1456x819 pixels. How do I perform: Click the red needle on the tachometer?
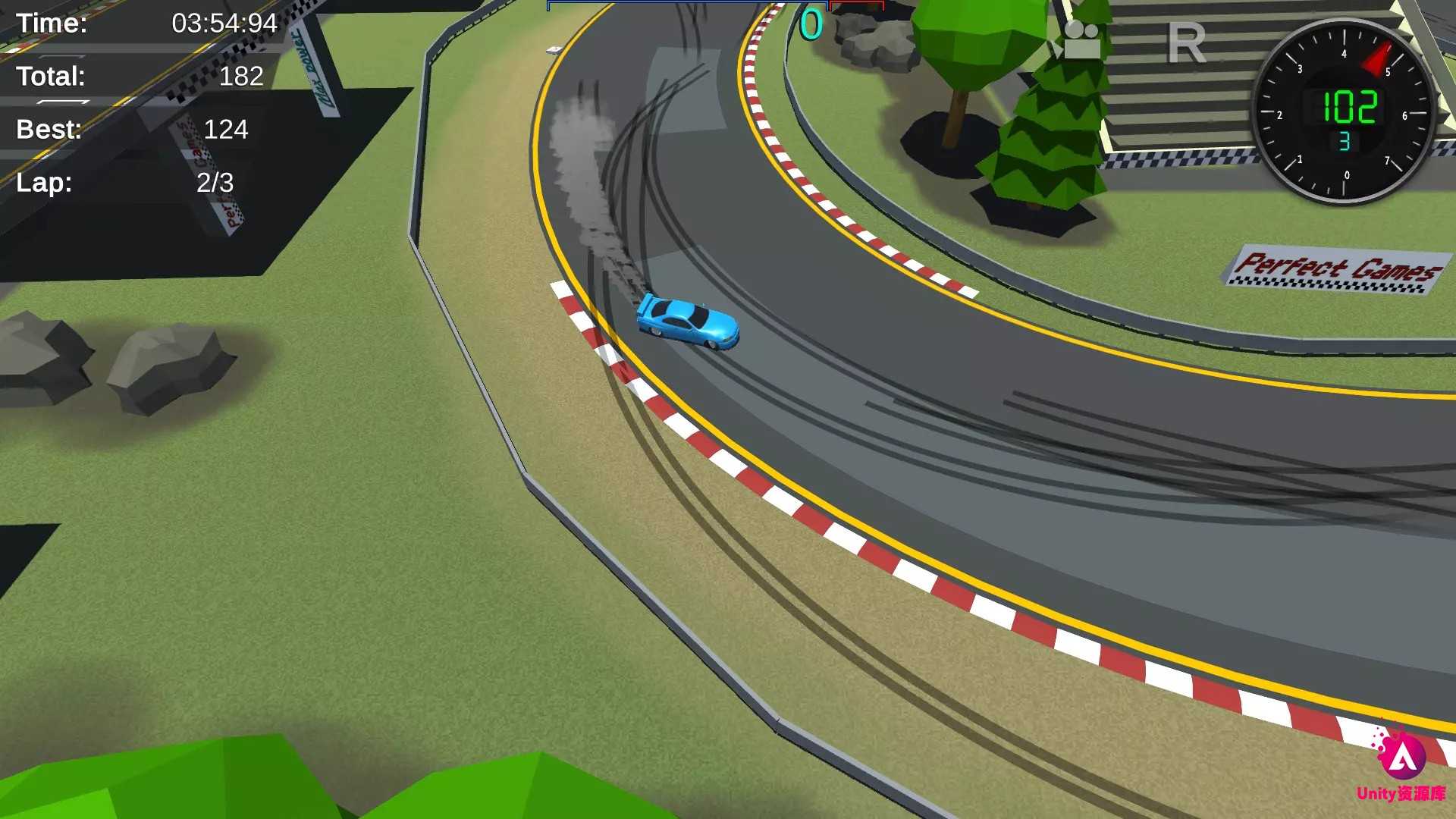coord(1376,61)
